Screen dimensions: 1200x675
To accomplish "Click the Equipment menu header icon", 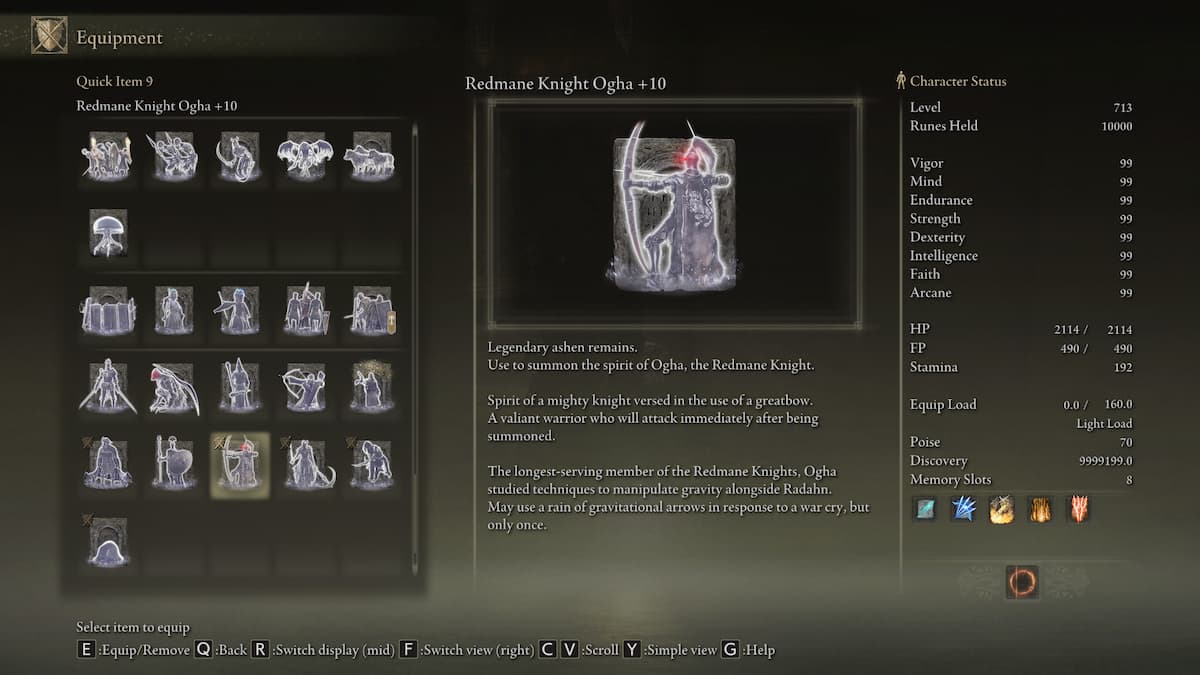I will click(x=49, y=36).
